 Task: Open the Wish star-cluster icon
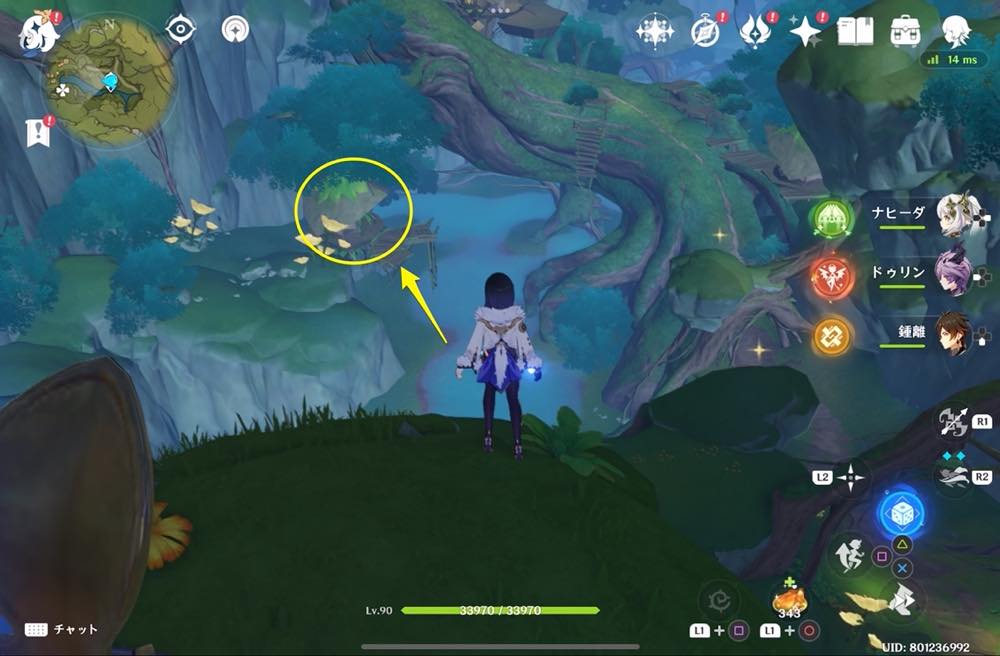655,32
